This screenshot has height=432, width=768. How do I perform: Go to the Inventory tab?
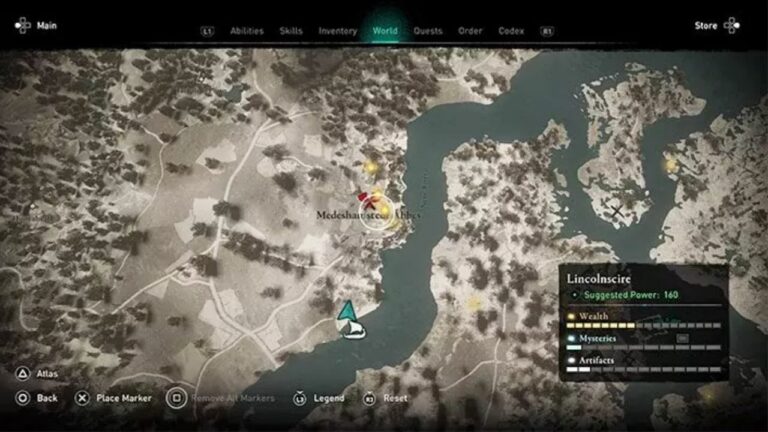click(338, 31)
